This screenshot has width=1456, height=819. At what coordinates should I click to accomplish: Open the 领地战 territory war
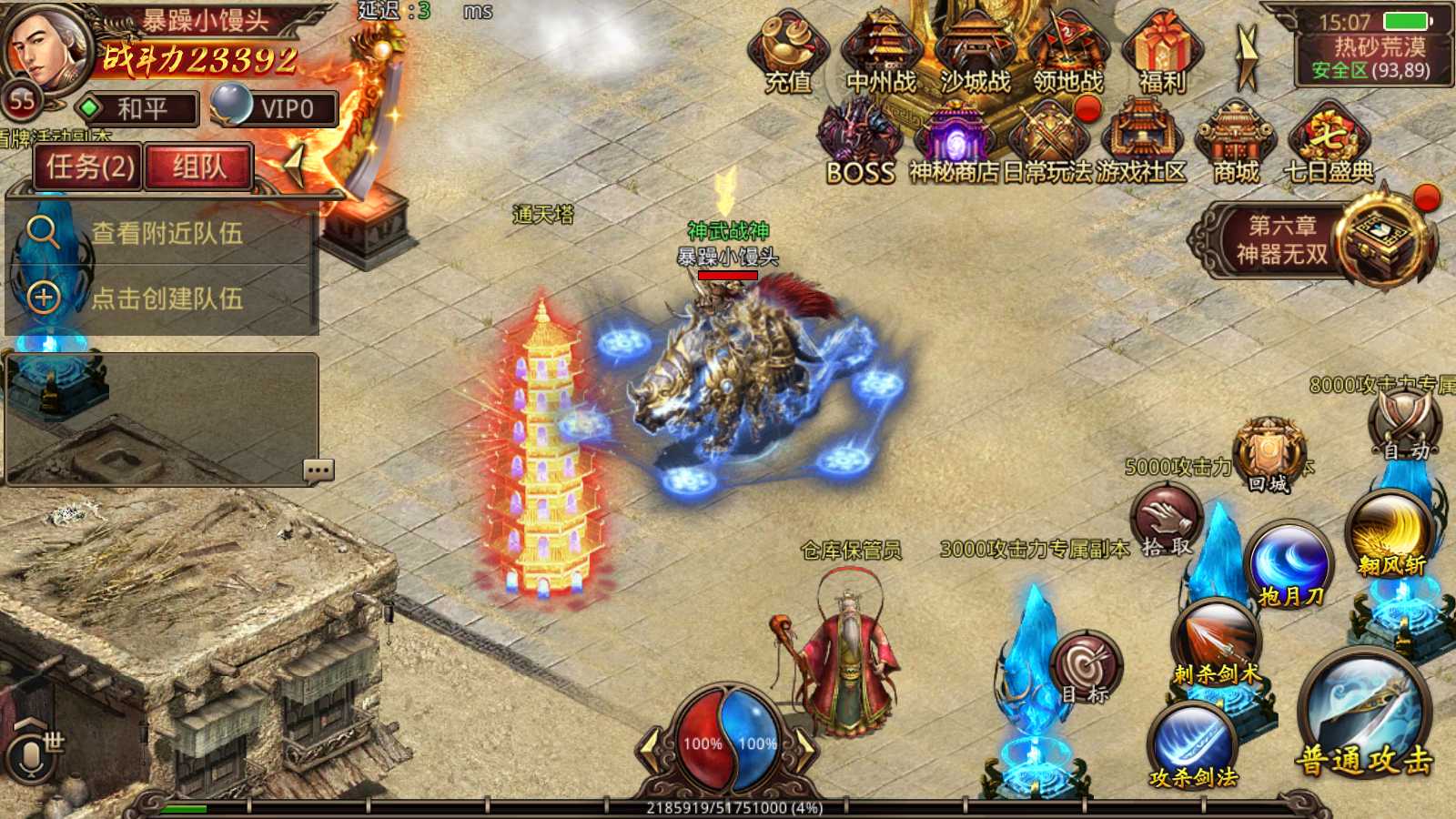(x=1068, y=53)
